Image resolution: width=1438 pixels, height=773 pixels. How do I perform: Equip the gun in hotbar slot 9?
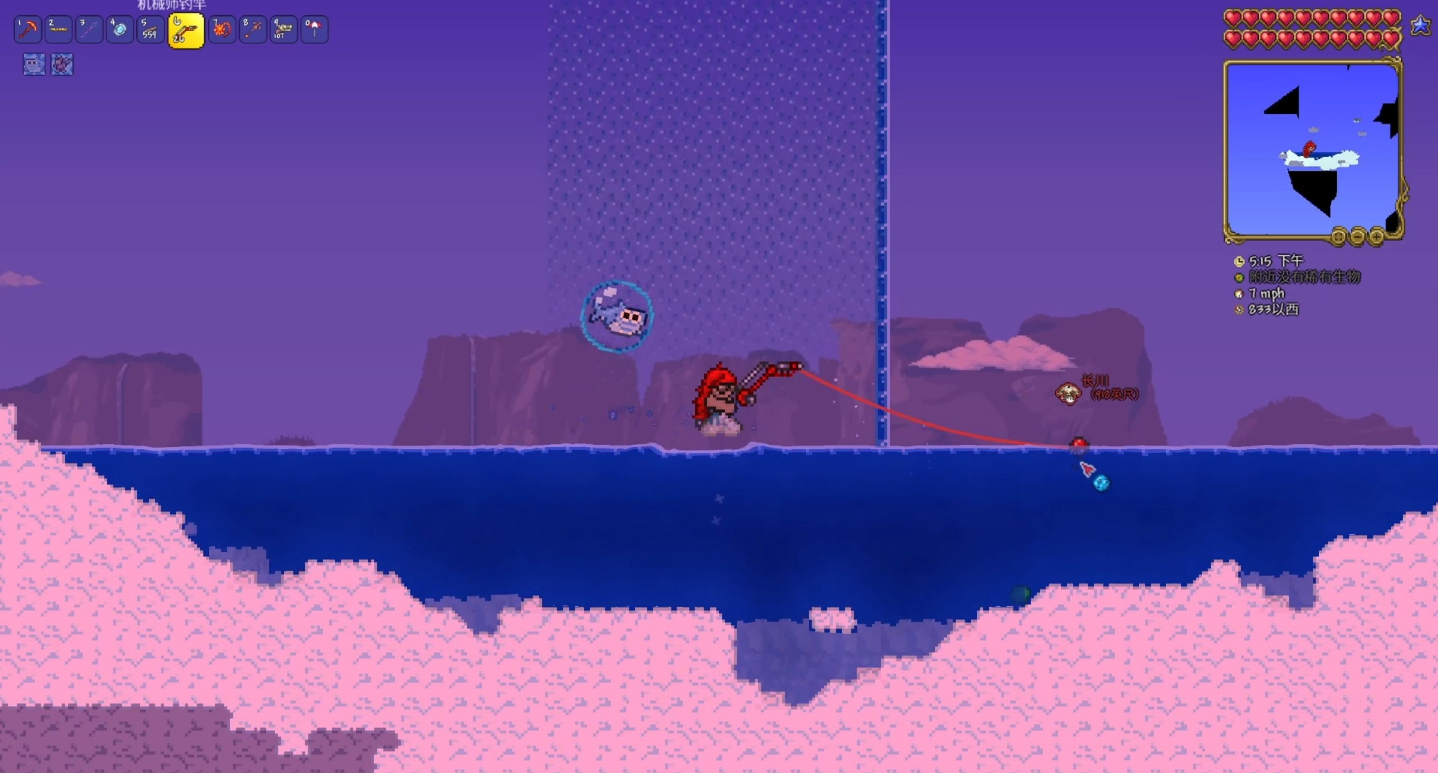coord(283,30)
